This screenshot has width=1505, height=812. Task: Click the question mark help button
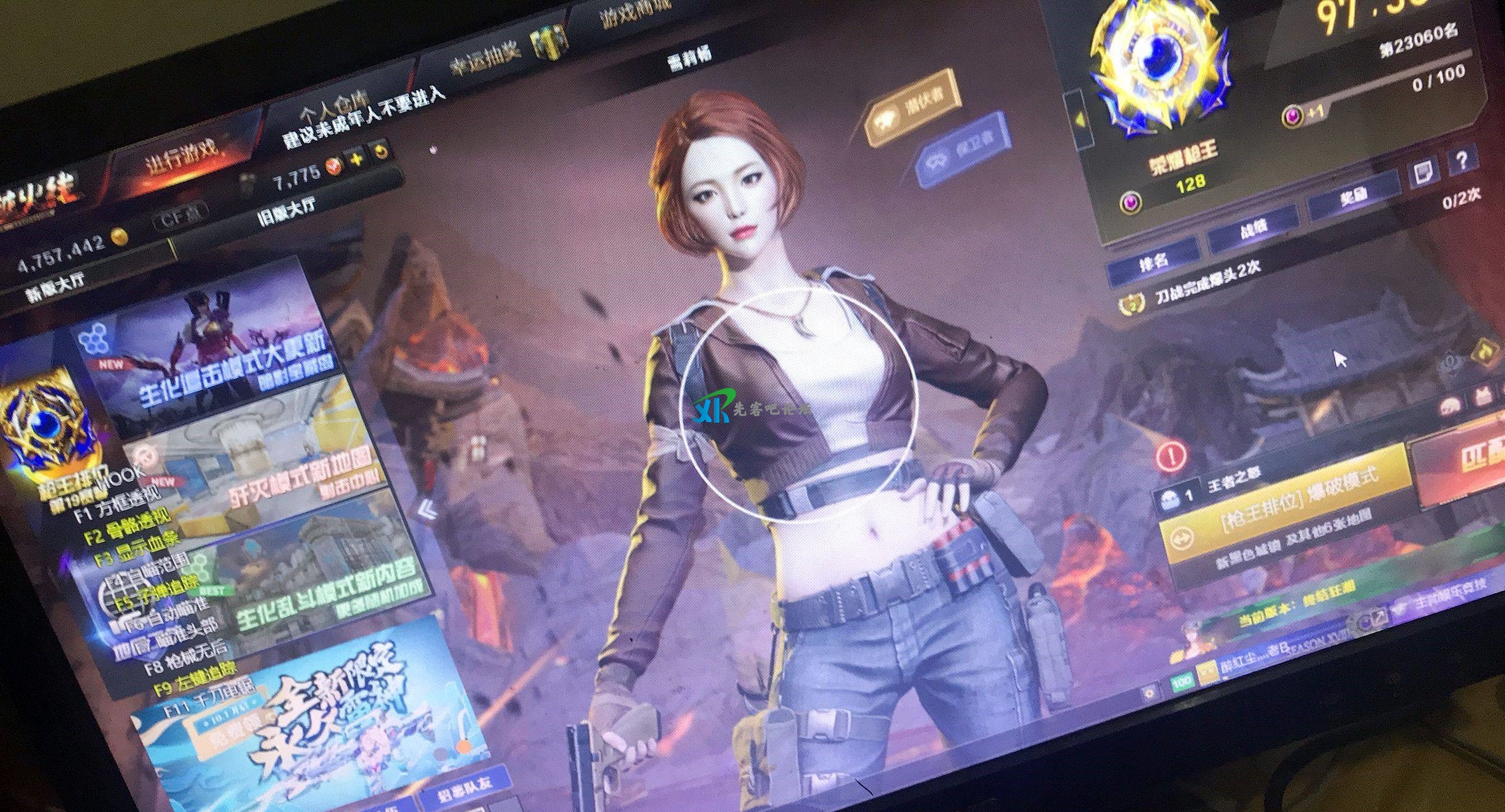tap(1462, 162)
